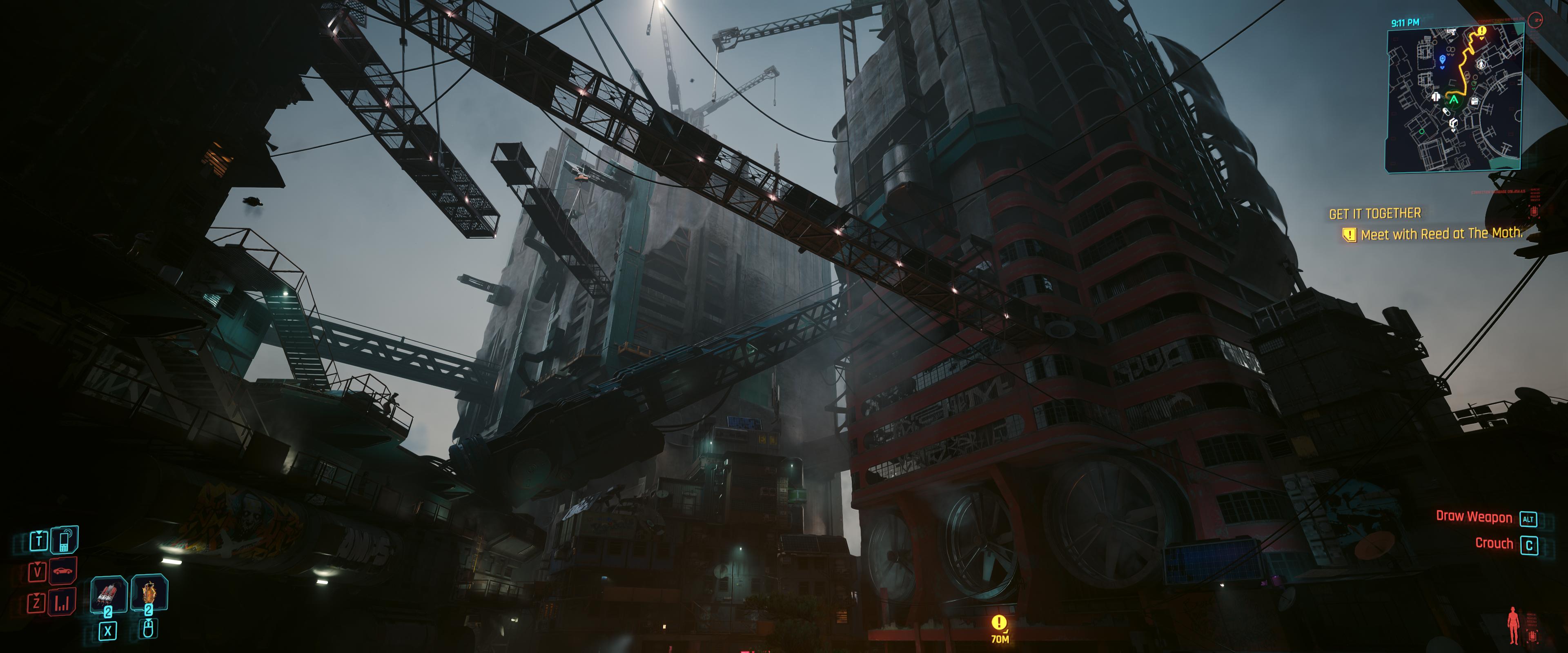The image size is (1568, 653).
Task: Select the pill pharmacy marker on minimap
Action: coord(1446,112)
